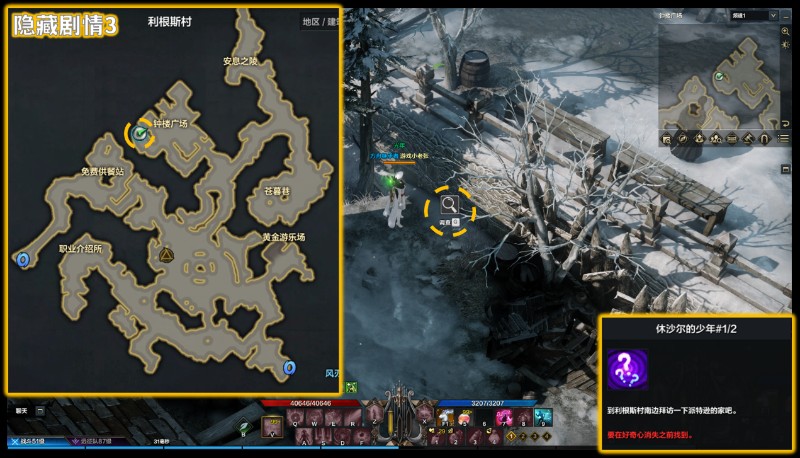This screenshot has width=800, height=458.
Task: Click the minimap's curved return arrow
Action: tap(787, 122)
